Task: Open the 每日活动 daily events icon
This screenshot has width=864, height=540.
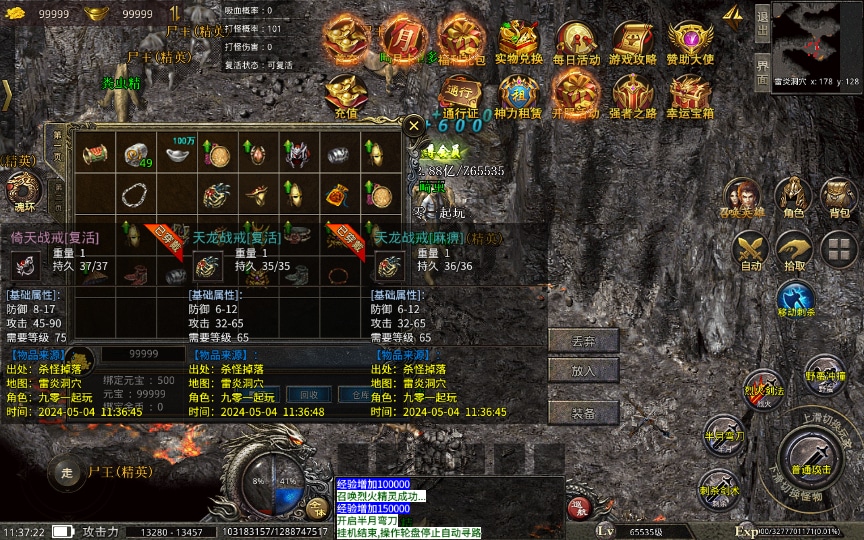Action: [x=576, y=40]
